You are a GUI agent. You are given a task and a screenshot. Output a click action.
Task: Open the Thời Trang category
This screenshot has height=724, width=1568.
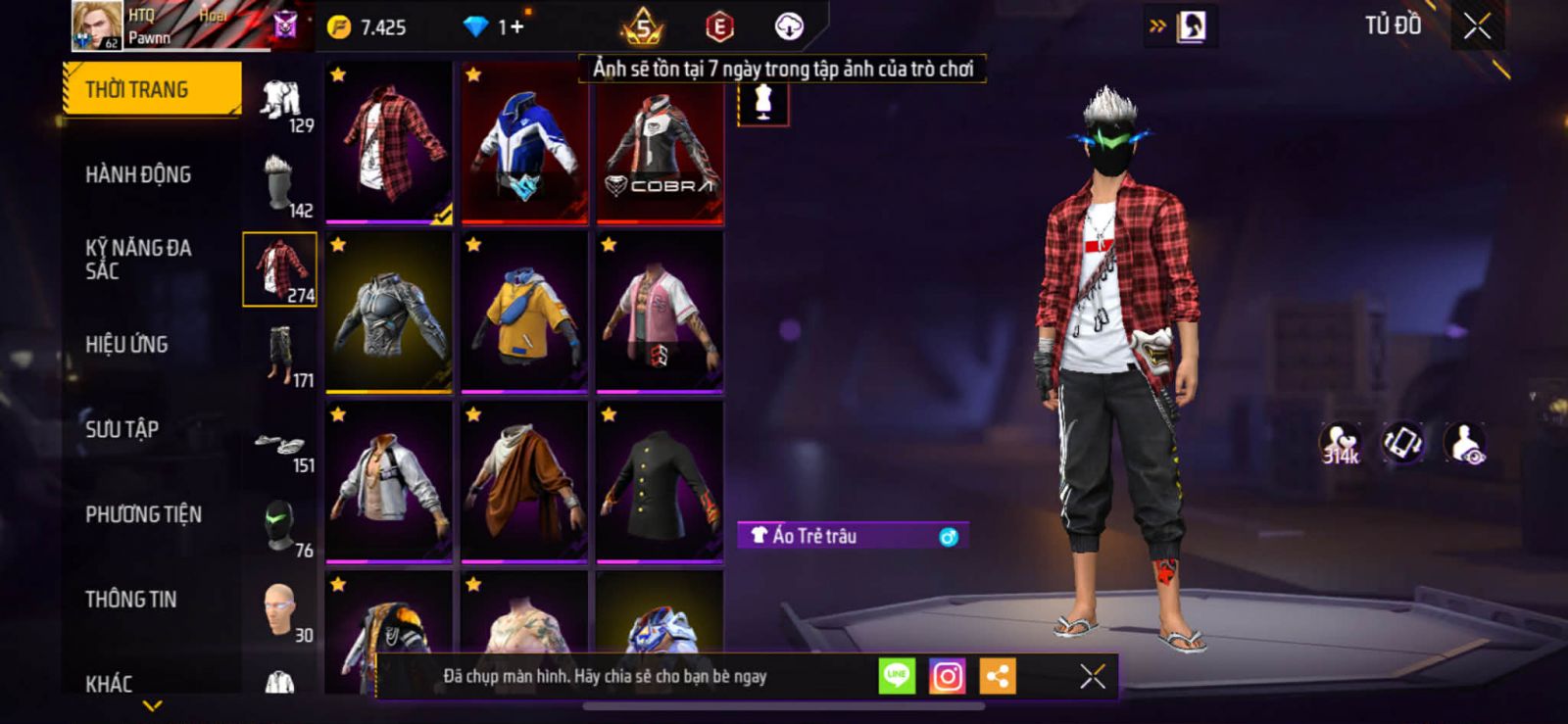pos(151,90)
